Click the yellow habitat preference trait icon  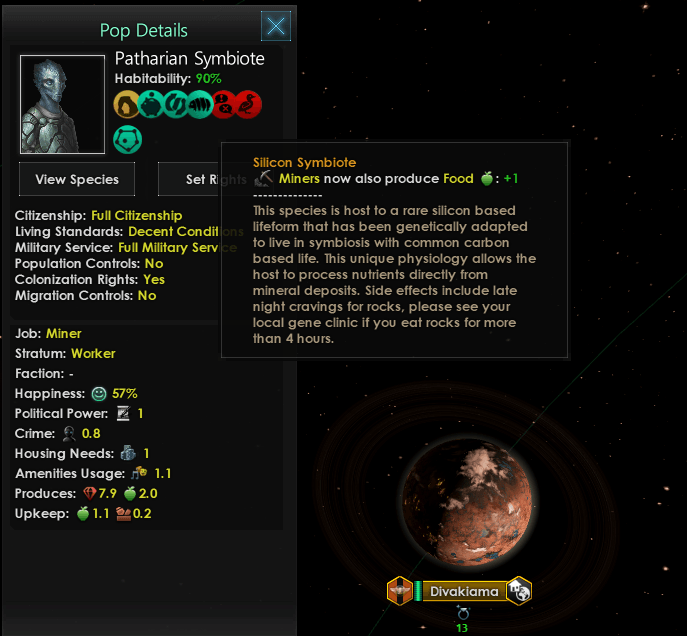coord(128,104)
